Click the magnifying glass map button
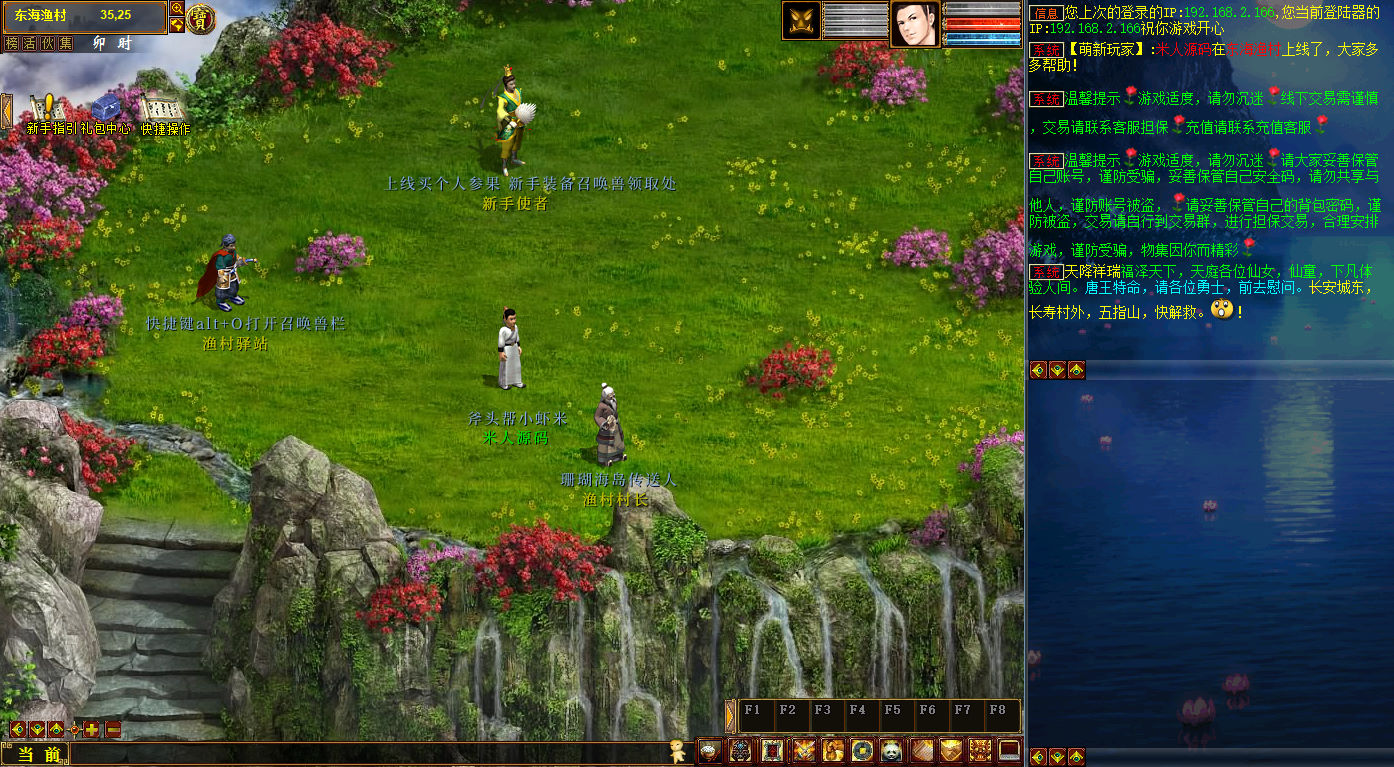The height and width of the screenshot is (767, 1394). 177,9
